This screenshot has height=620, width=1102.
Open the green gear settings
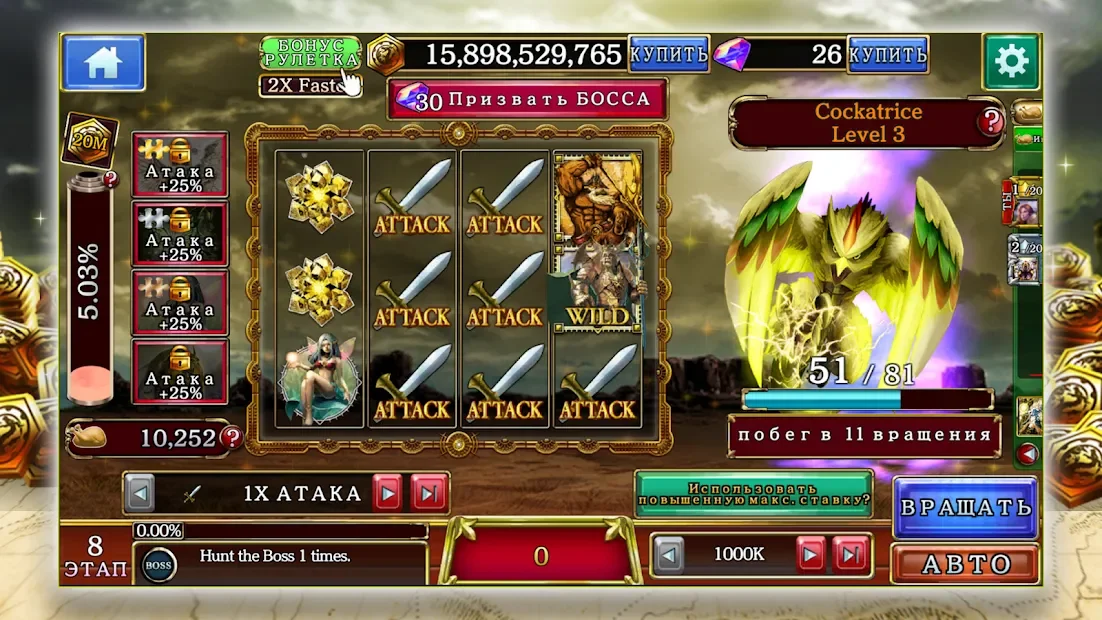pos(1011,62)
